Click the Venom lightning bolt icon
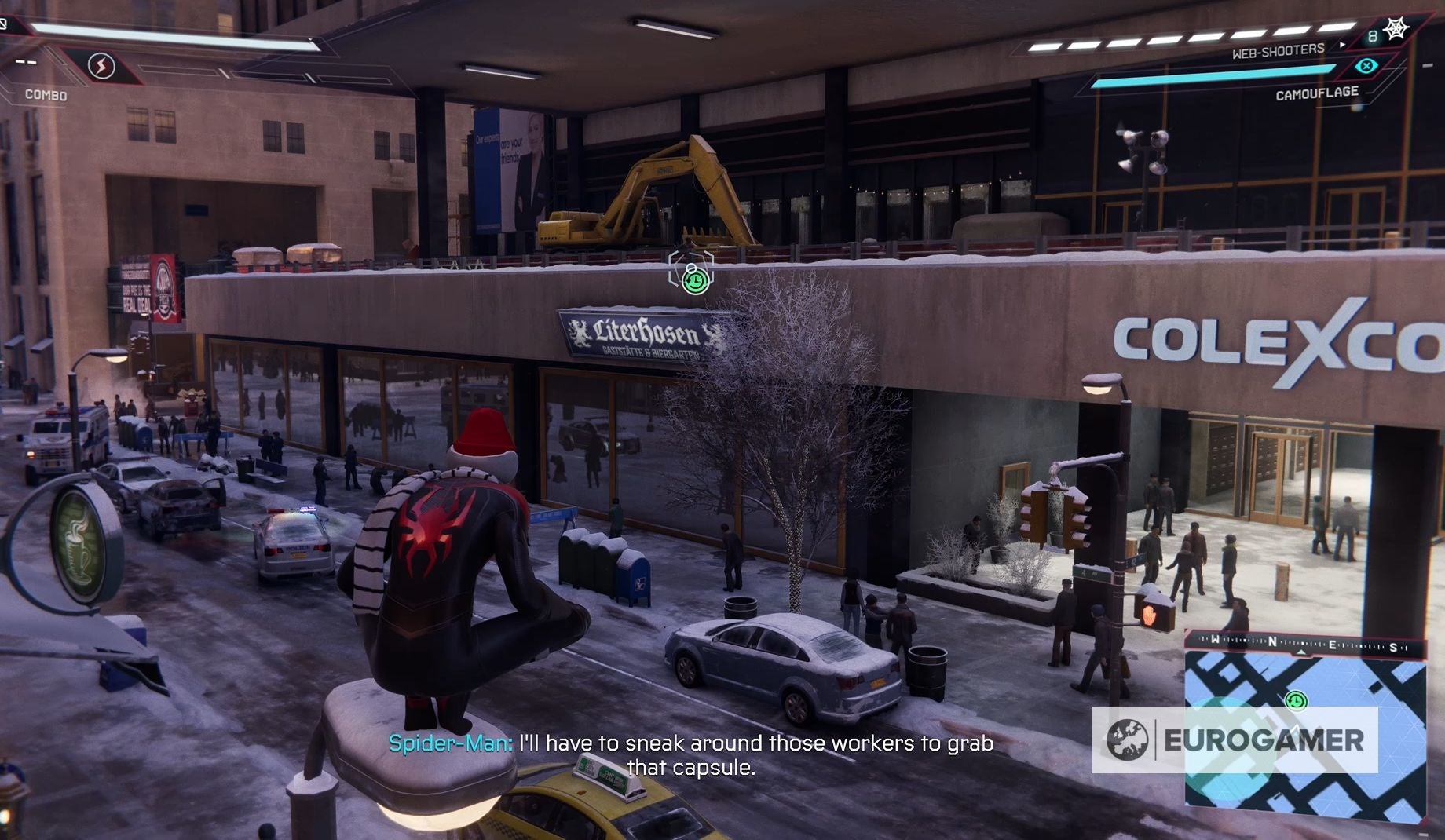This screenshot has height=840, width=1445. click(x=101, y=67)
